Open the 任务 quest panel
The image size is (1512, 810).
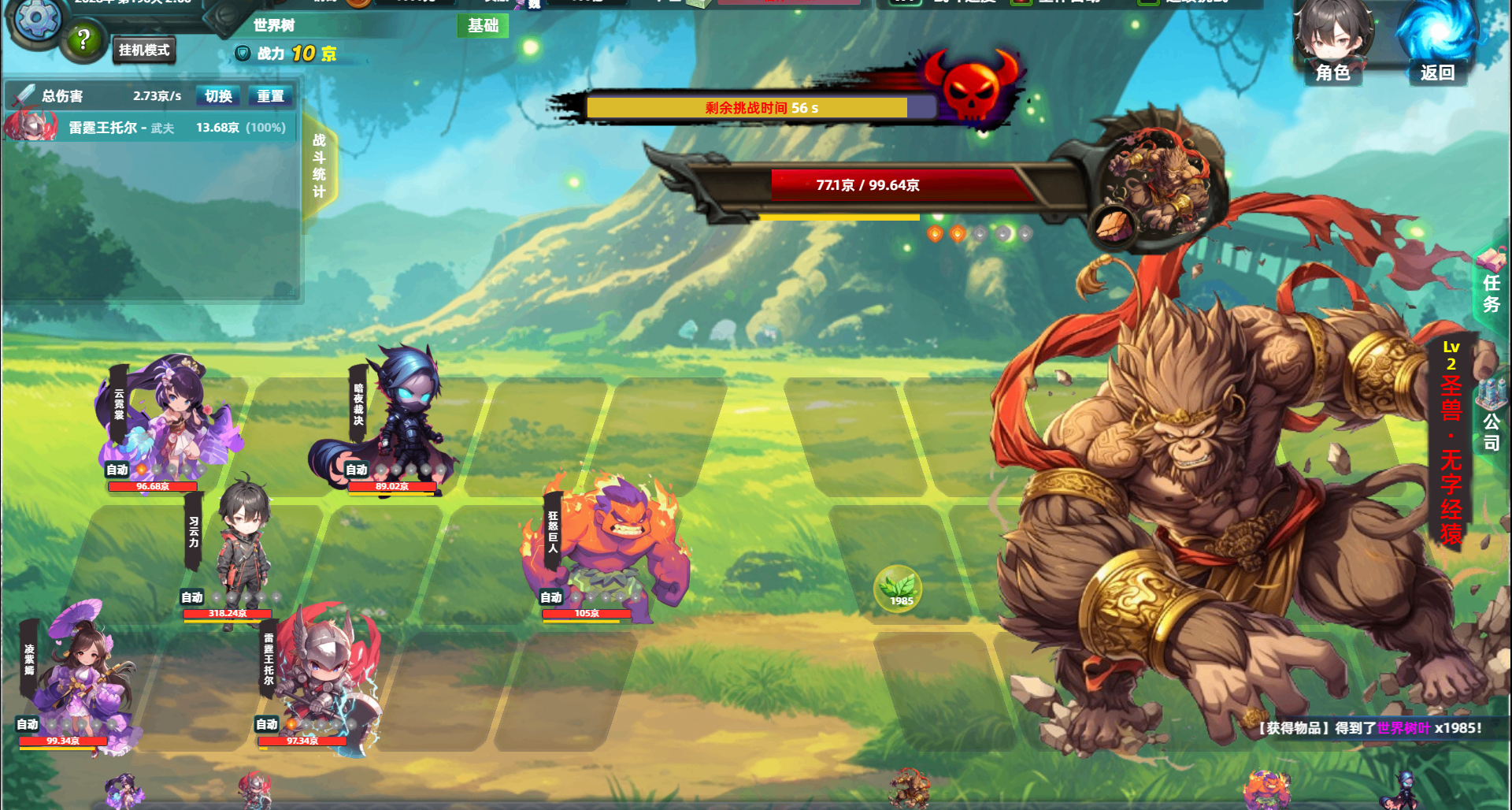(x=1491, y=285)
